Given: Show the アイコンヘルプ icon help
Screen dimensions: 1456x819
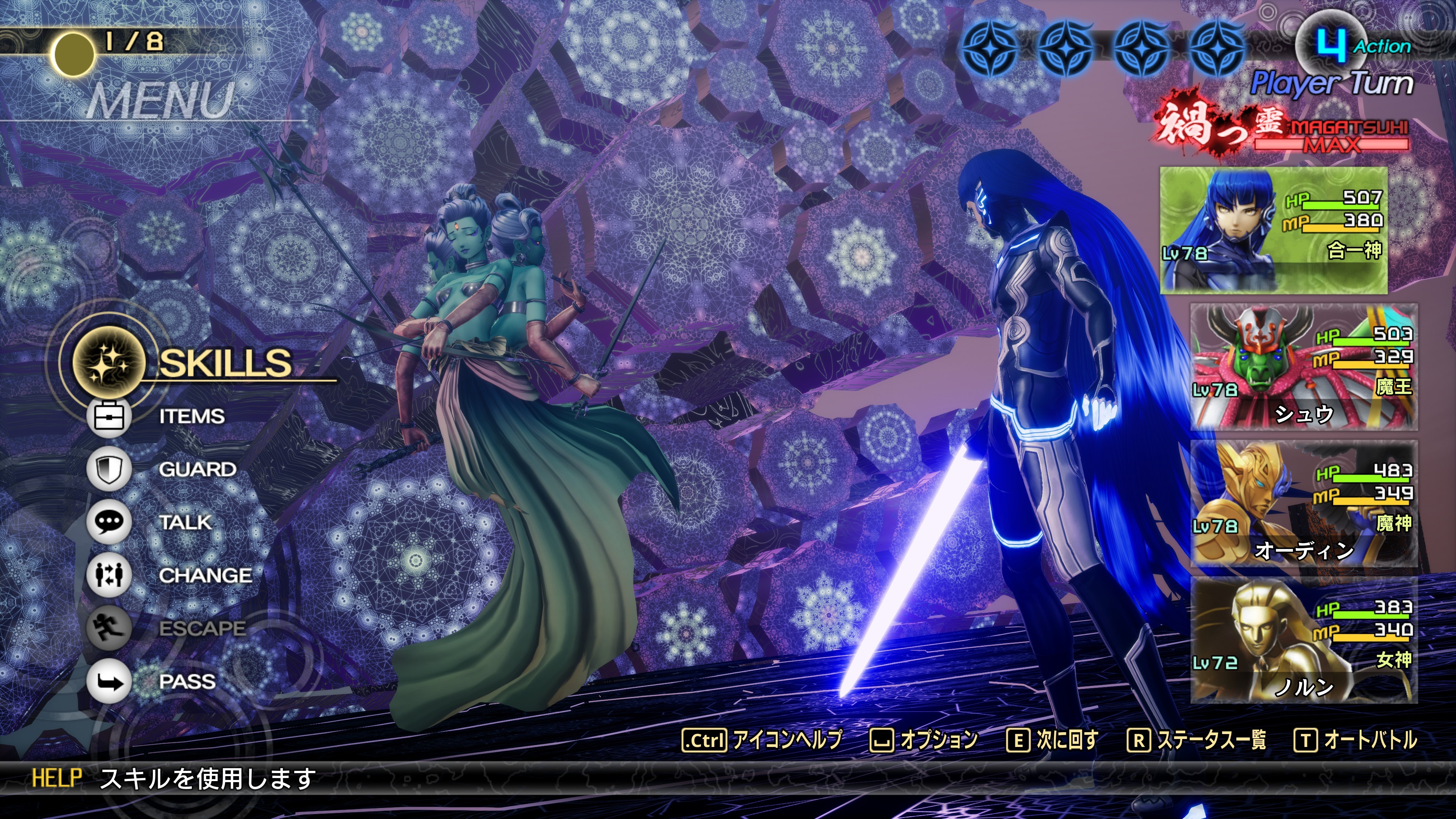Looking at the screenshot, I should [763, 740].
